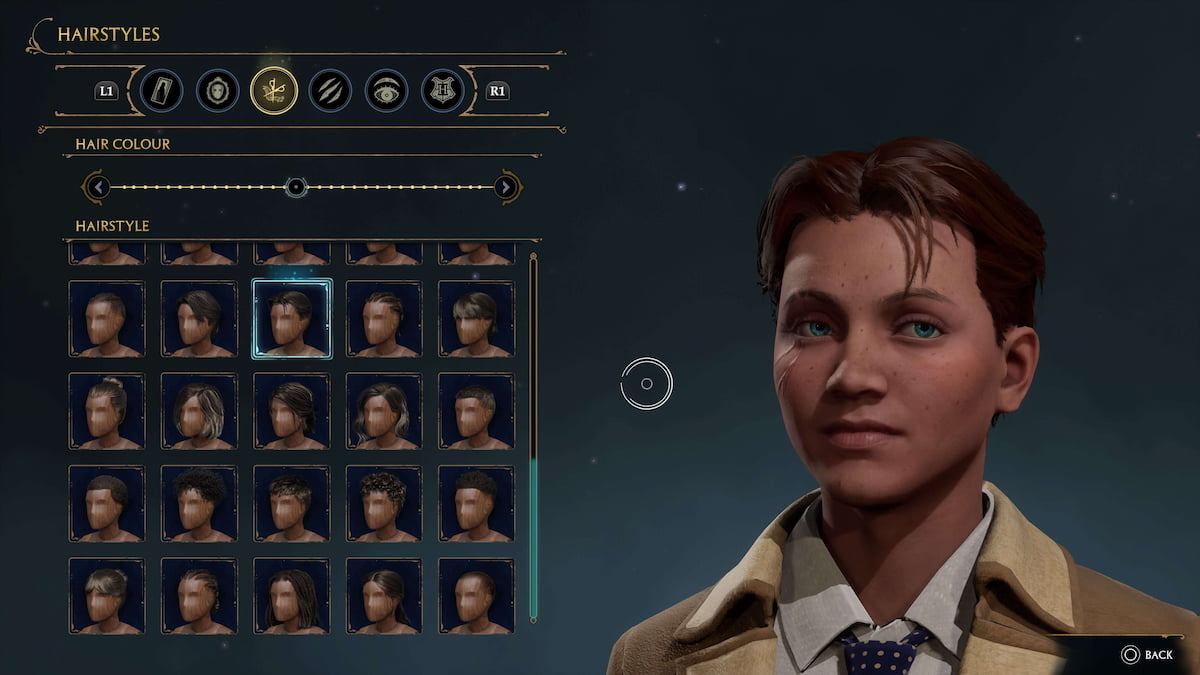Switch to the eye and eyebrow tab
Screen dimensions: 1200x675
coord(385,91)
